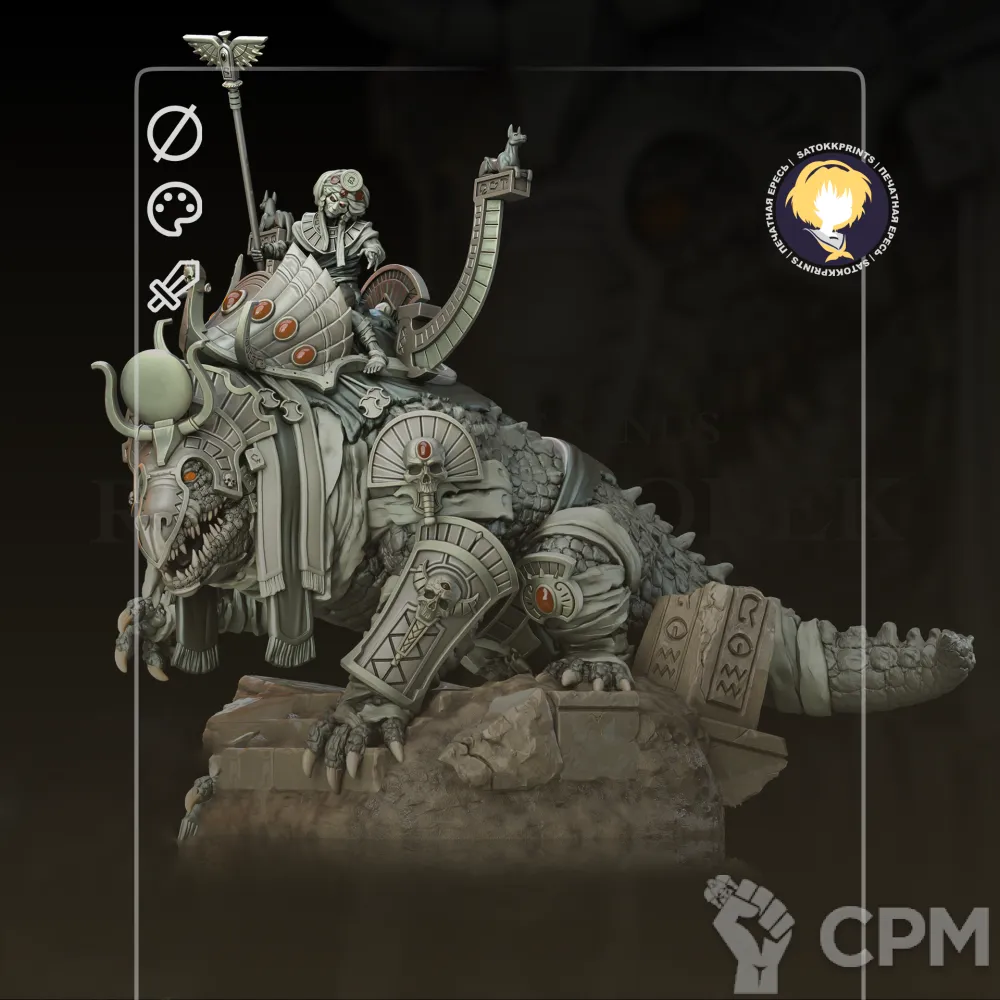Image resolution: width=1000 pixels, height=1000 pixels.
Task: Choose the sword icon
Action: pyautogui.click(x=174, y=285)
